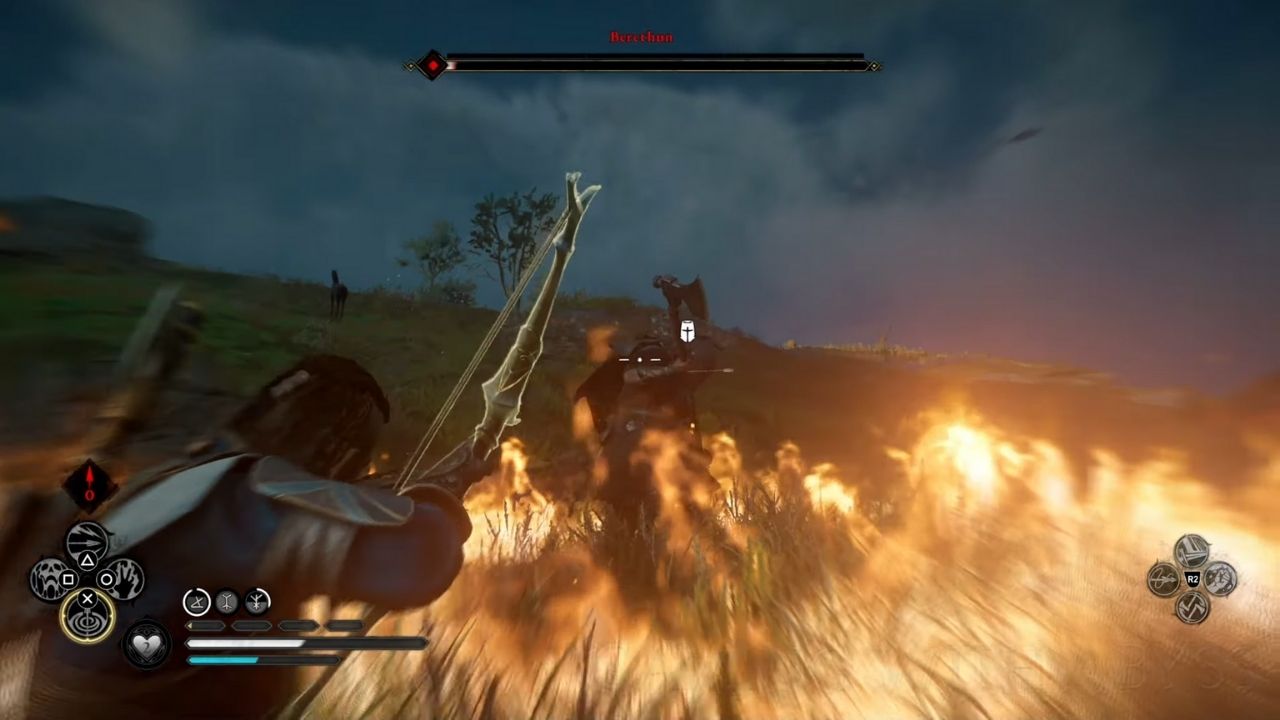Click the cyan stamina bar segment
Viewport: 1280px width, 720px height.
pyautogui.click(x=225, y=661)
